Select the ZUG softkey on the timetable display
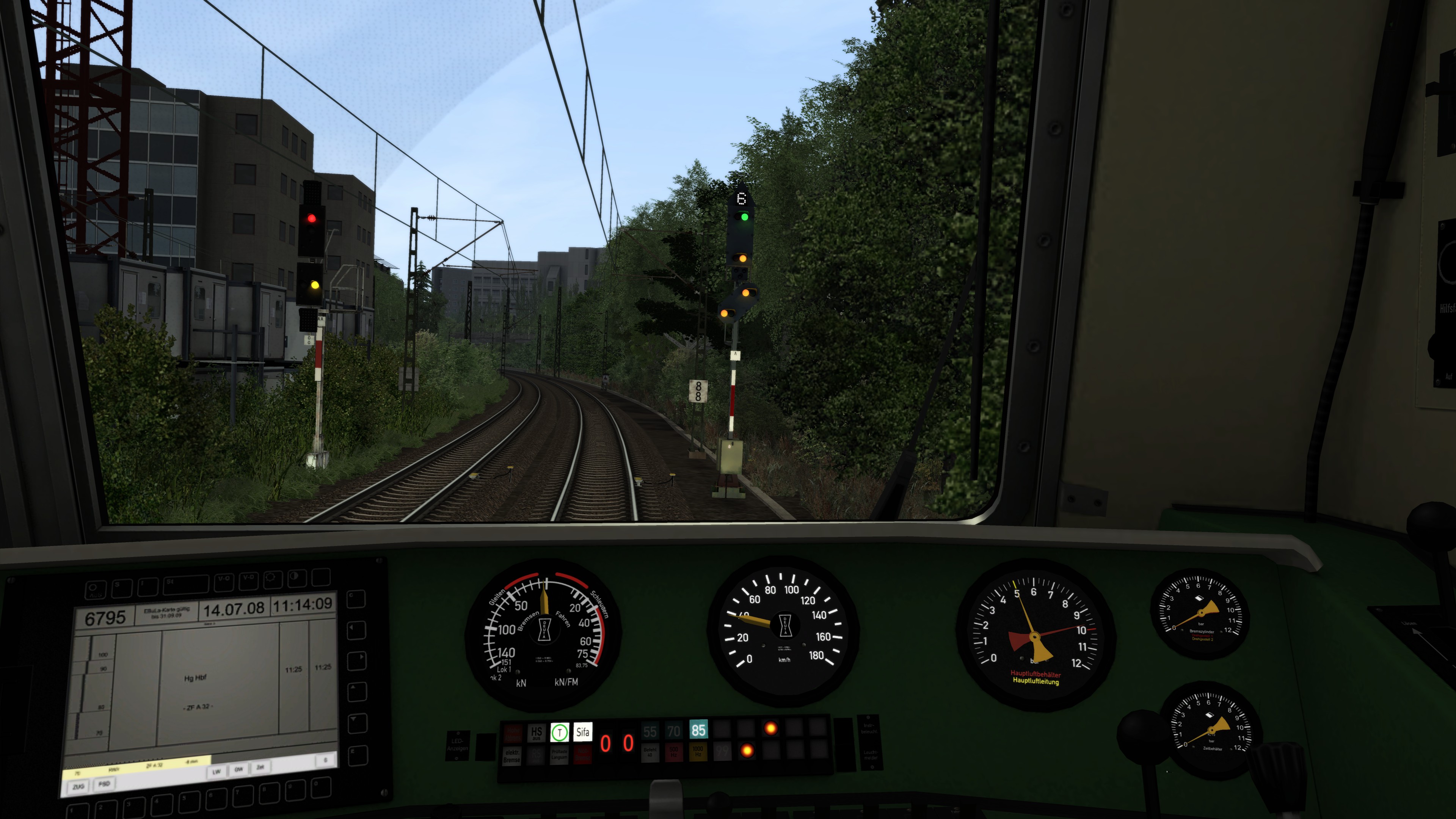The image size is (1456, 819). click(x=78, y=786)
